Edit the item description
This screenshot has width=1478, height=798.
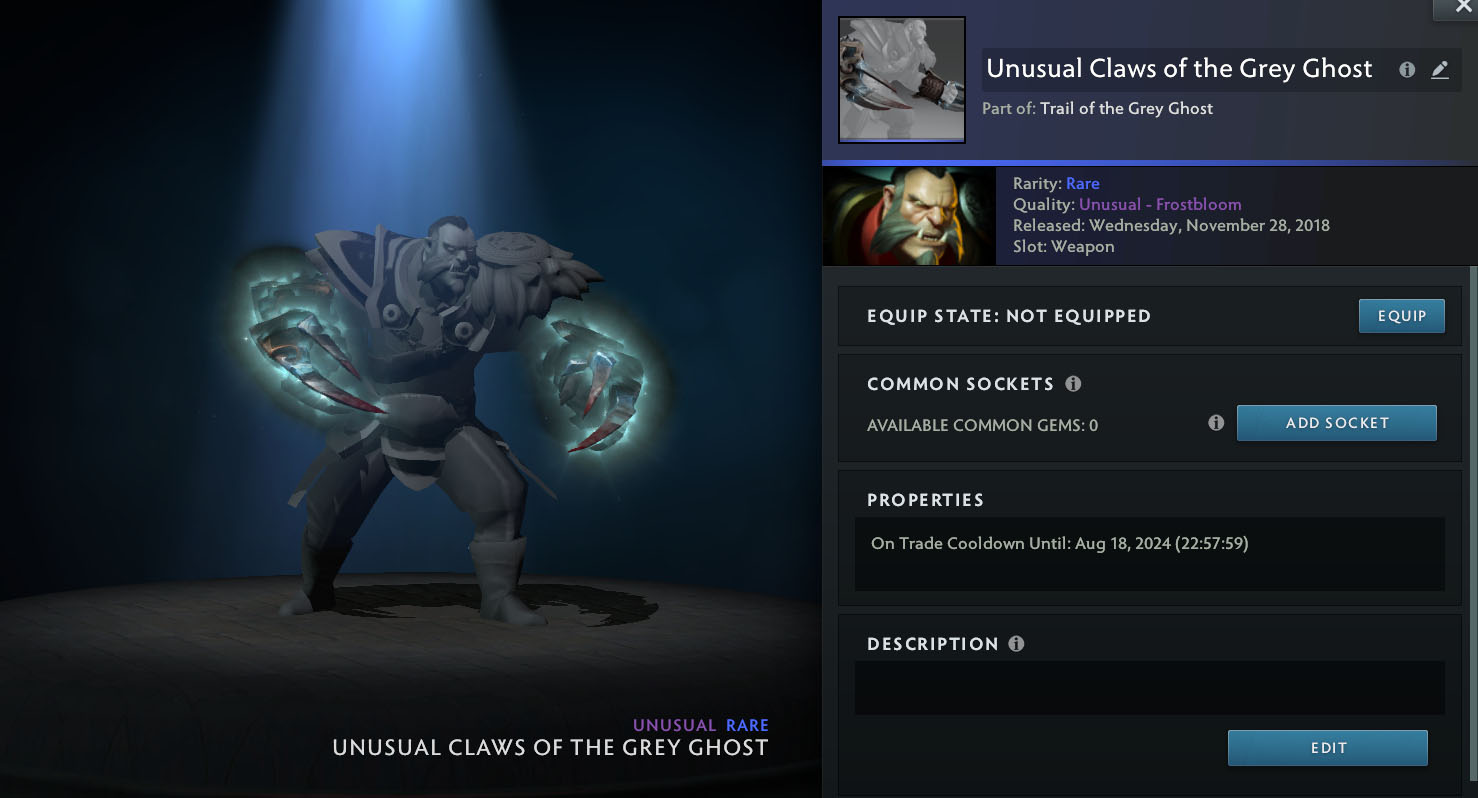(x=1327, y=748)
